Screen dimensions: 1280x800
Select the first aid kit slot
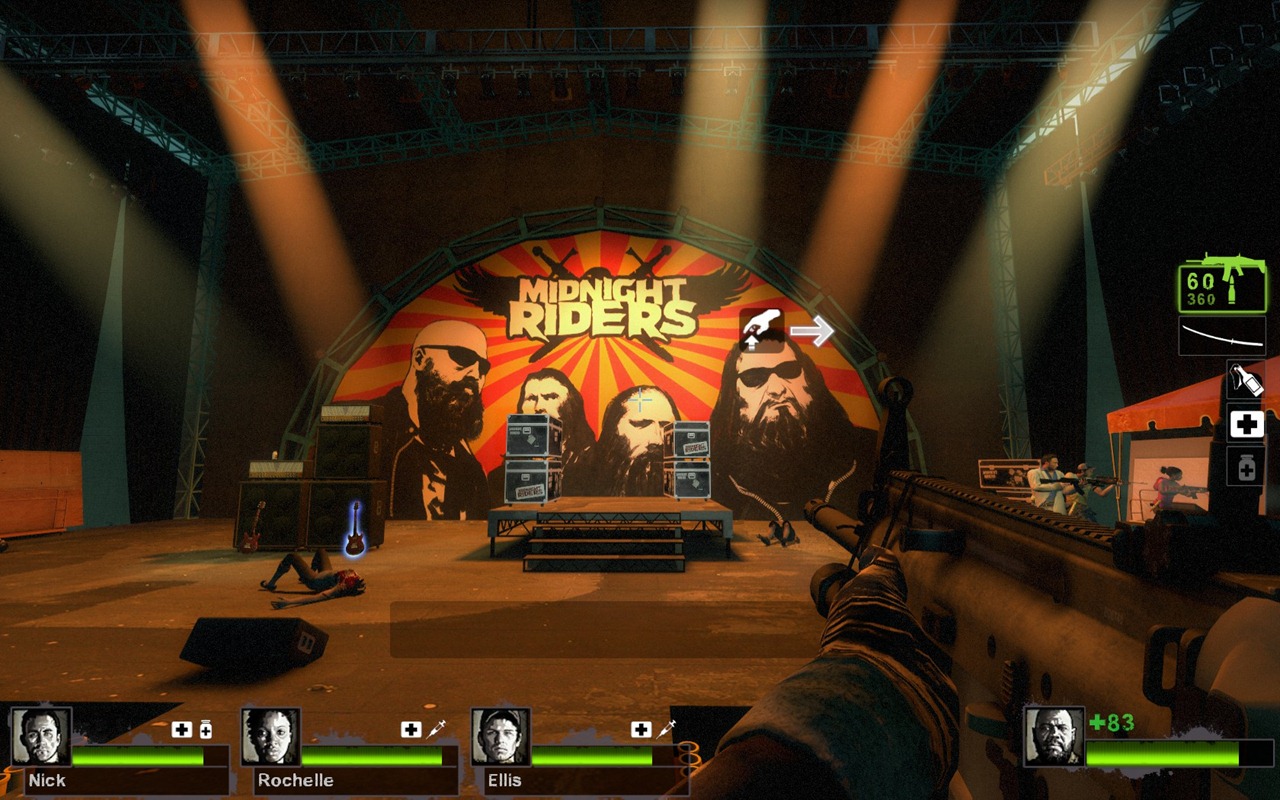click(x=1246, y=424)
